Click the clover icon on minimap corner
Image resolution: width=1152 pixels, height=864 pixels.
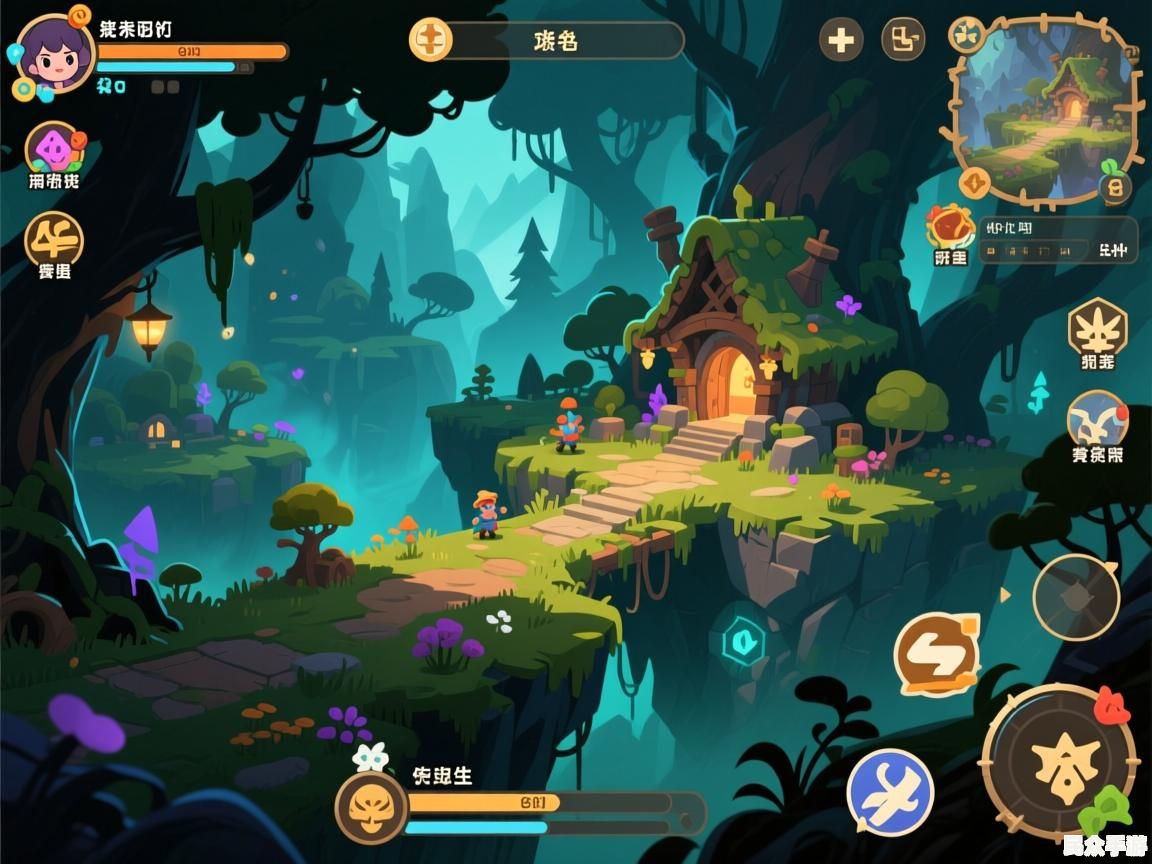966,35
